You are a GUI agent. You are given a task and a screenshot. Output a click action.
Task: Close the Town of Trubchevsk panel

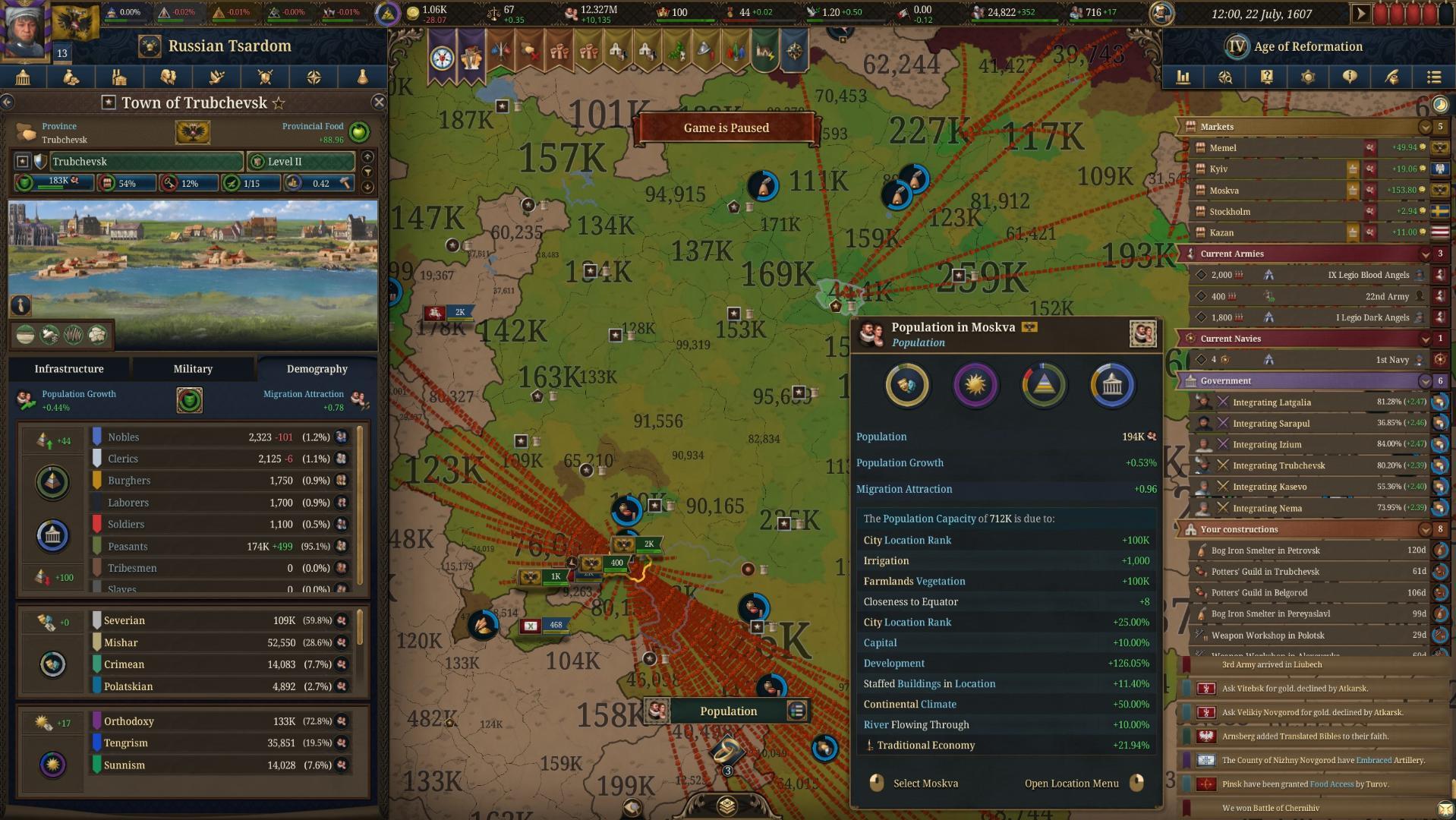click(379, 102)
